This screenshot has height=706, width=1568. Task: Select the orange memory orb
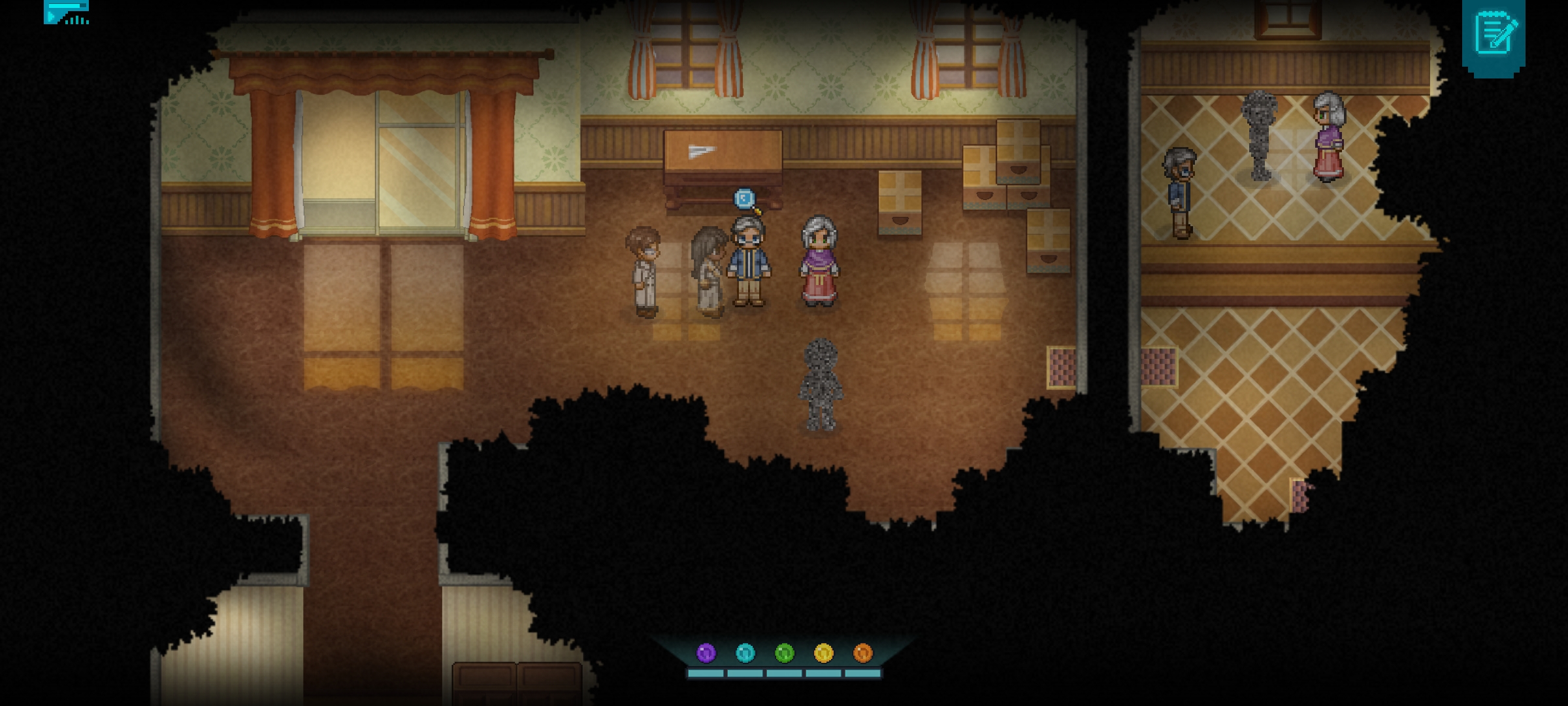tap(862, 652)
